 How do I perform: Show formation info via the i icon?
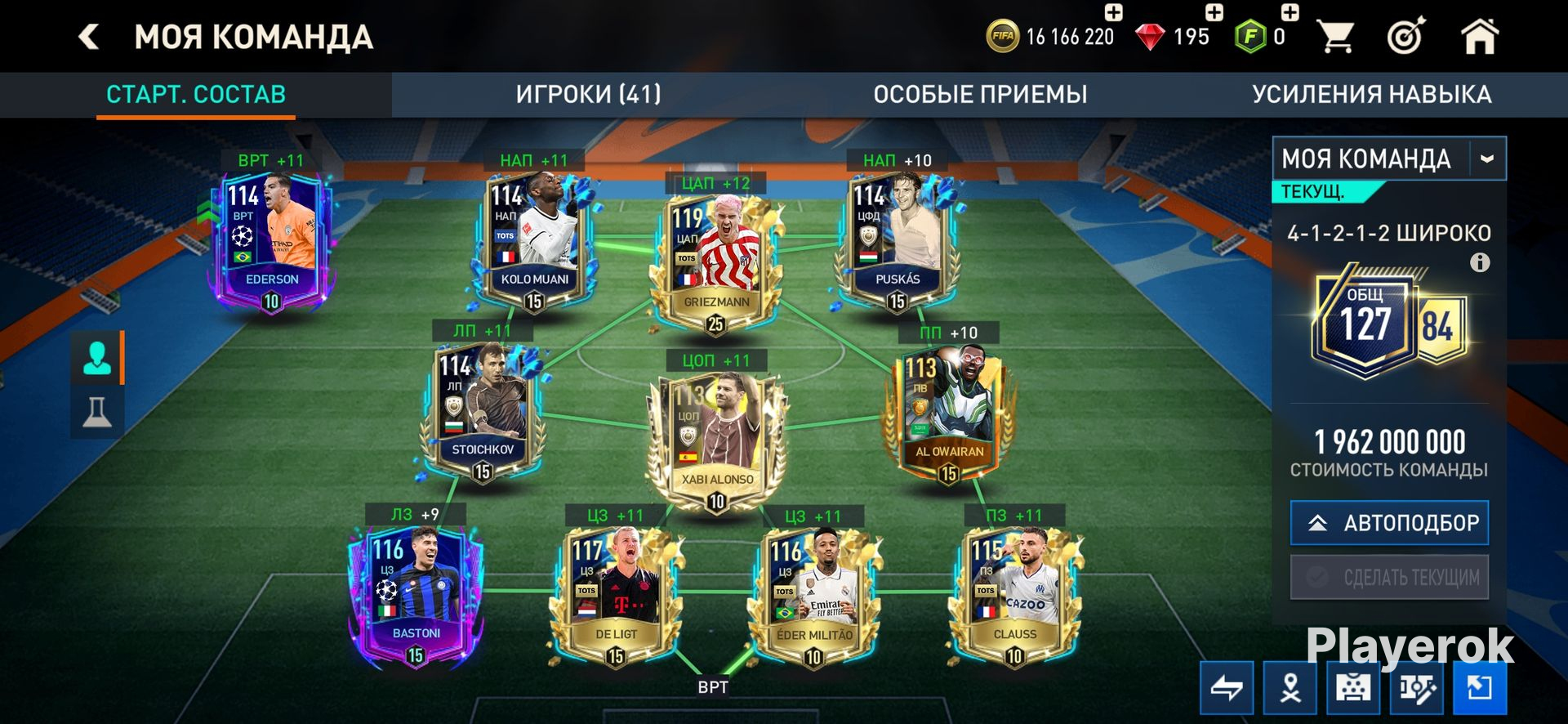tap(1480, 263)
